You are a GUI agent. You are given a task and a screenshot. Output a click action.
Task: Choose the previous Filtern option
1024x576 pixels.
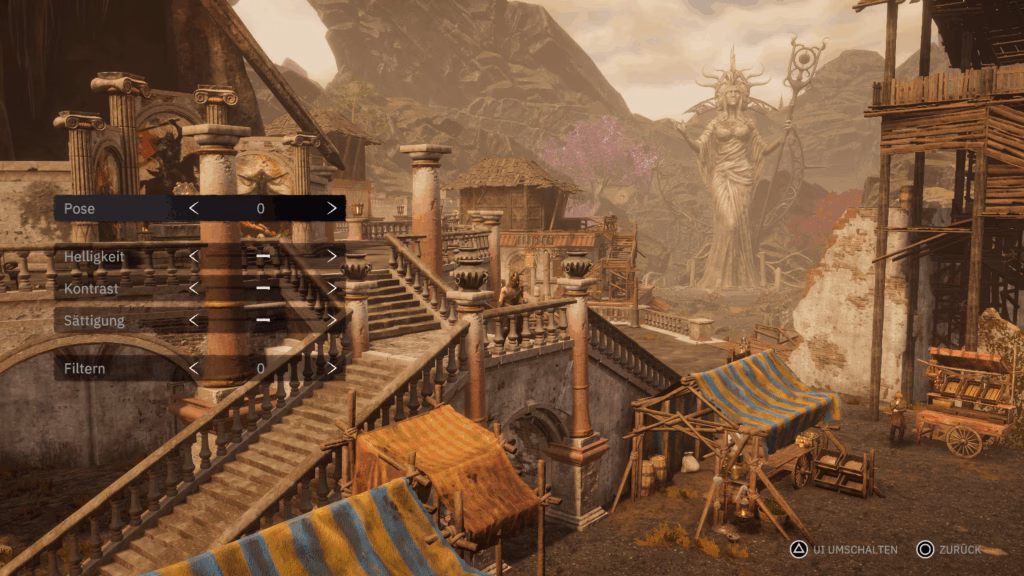194,369
